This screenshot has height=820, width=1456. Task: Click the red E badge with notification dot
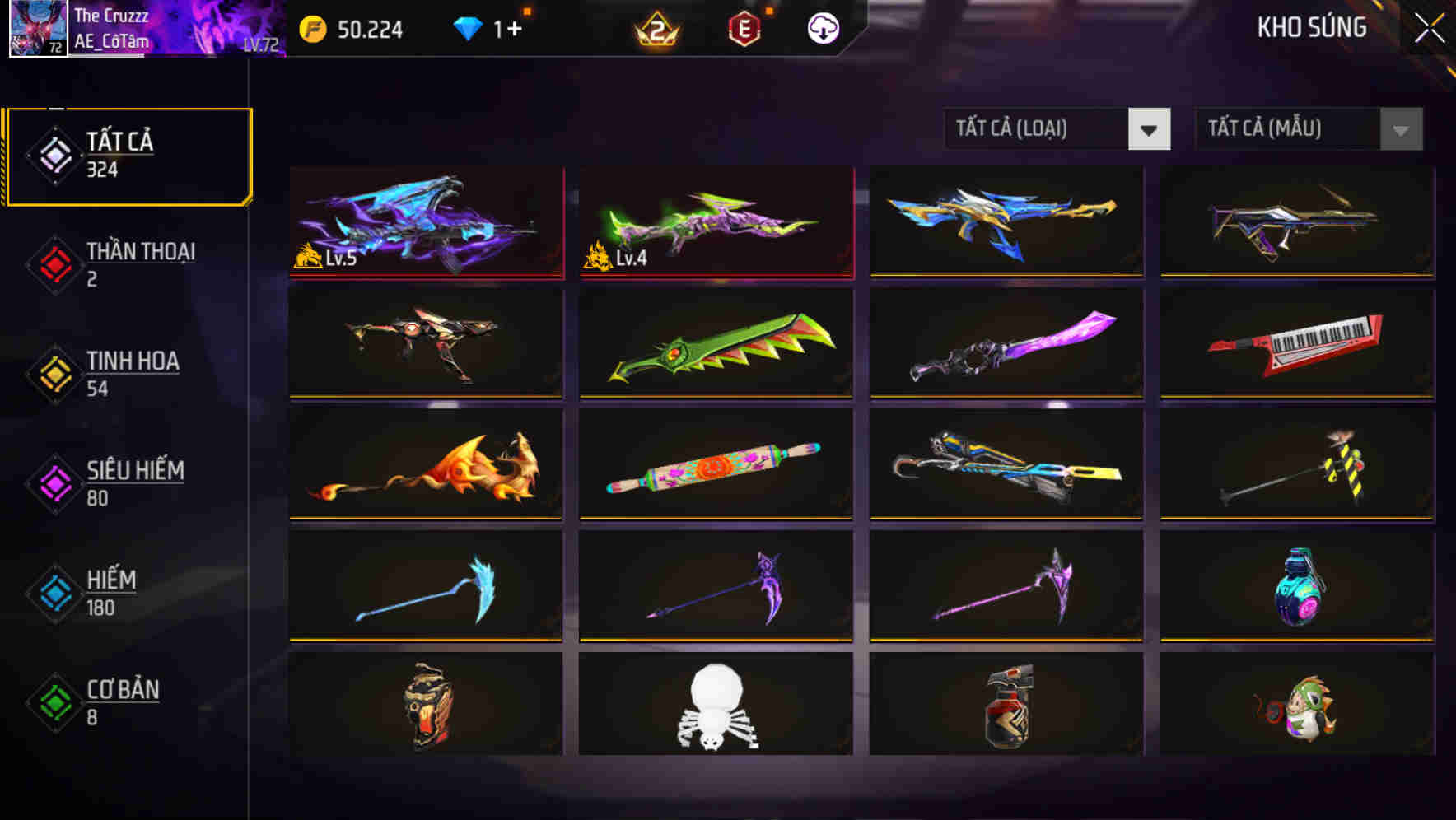(x=744, y=26)
